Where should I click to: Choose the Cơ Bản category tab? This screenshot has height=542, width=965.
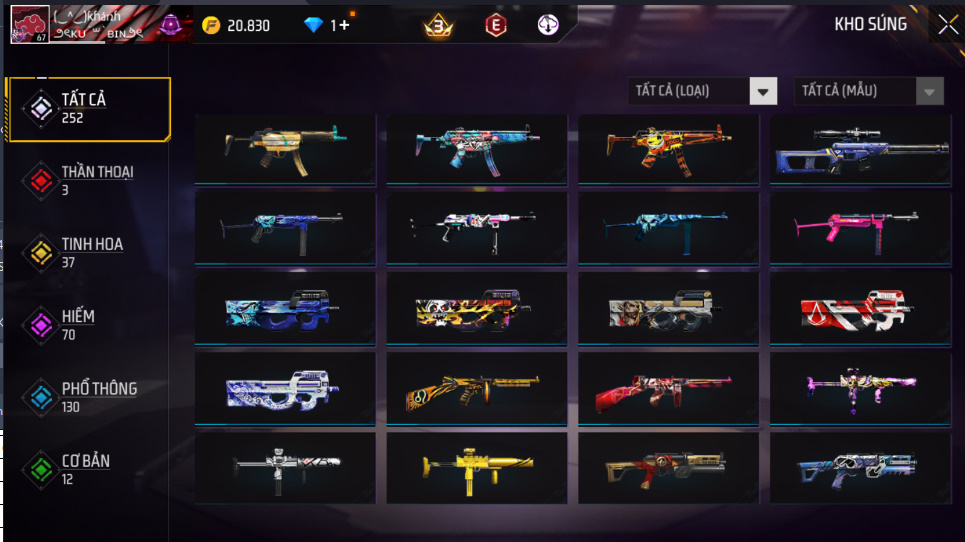click(x=88, y=469)
